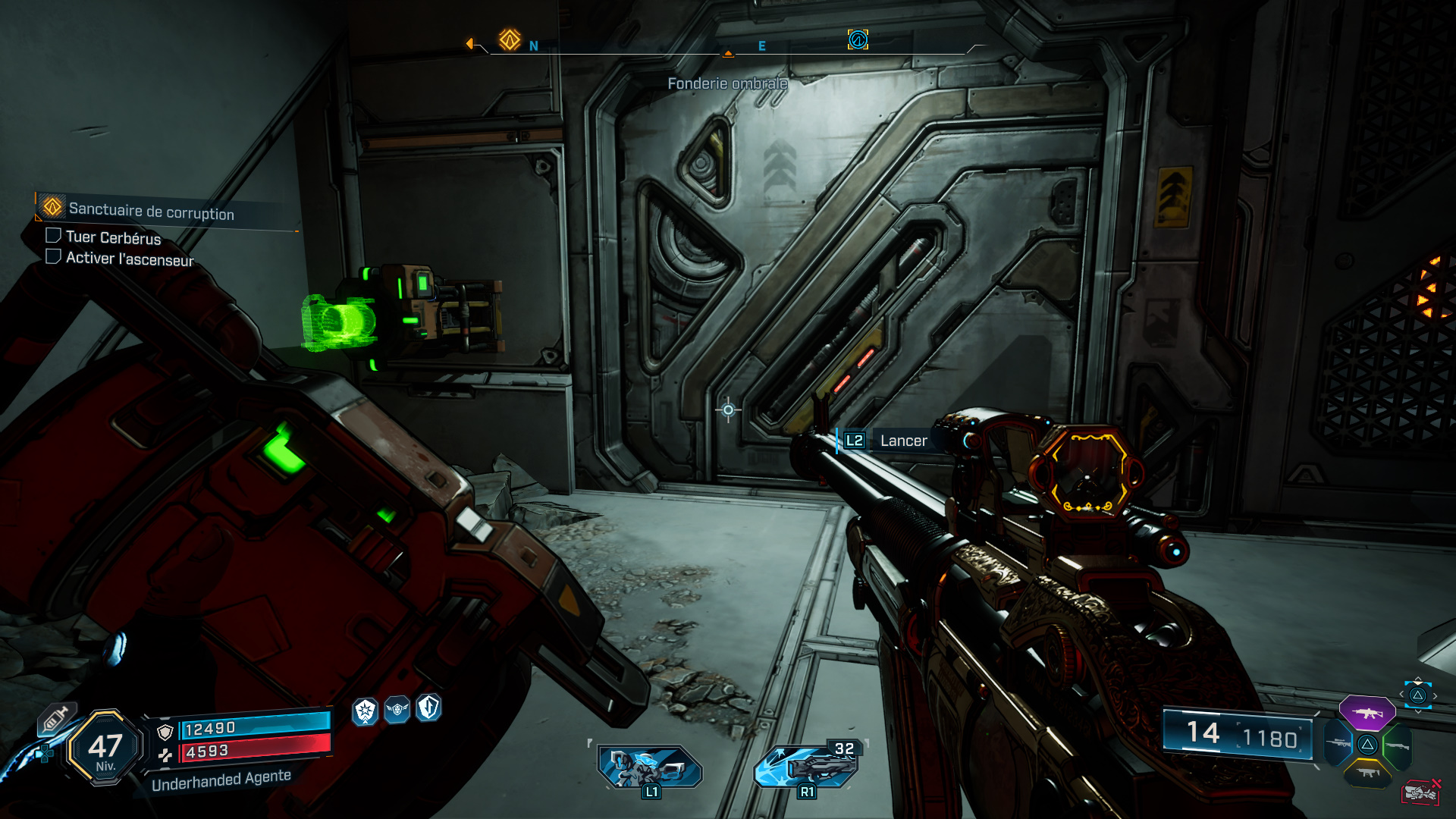Inspect the starburst shield buff icon
The width and height of the screenshot is (1456, 819).
[366, 711]
